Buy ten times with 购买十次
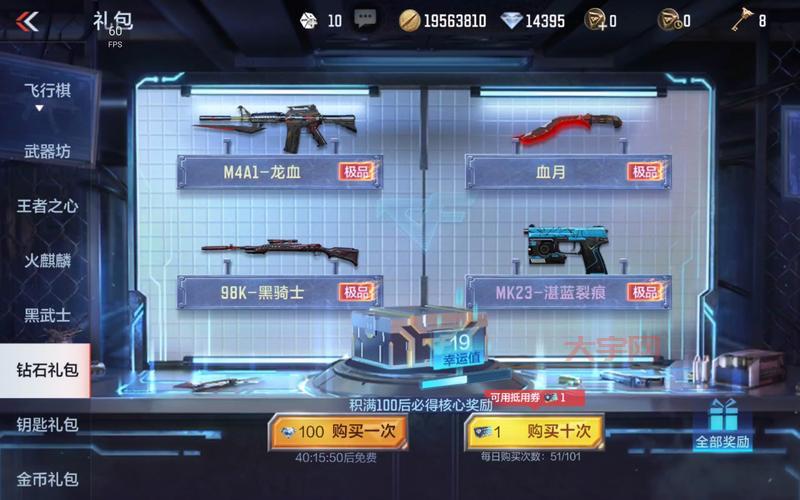This screenshot has width=800, height=500. (x=534, y=432)
